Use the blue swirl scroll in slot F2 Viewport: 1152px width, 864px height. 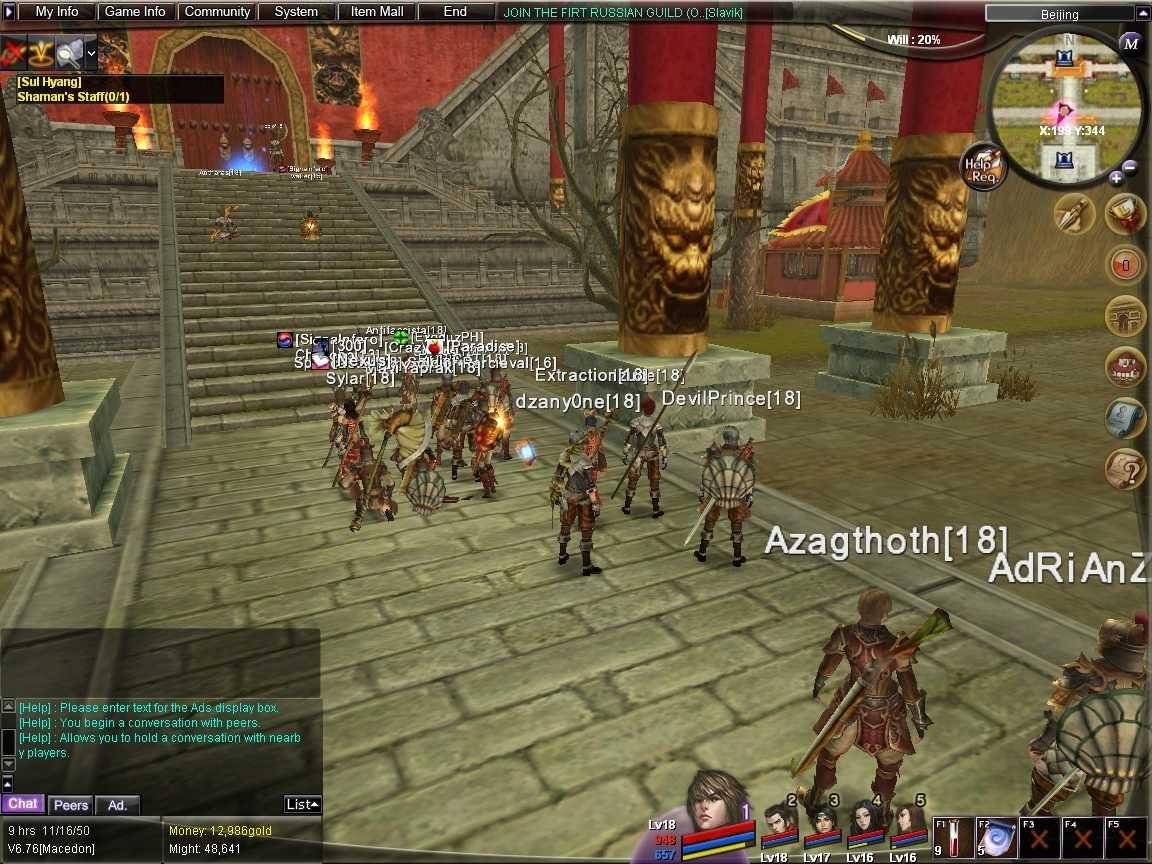tap(995, 838)
